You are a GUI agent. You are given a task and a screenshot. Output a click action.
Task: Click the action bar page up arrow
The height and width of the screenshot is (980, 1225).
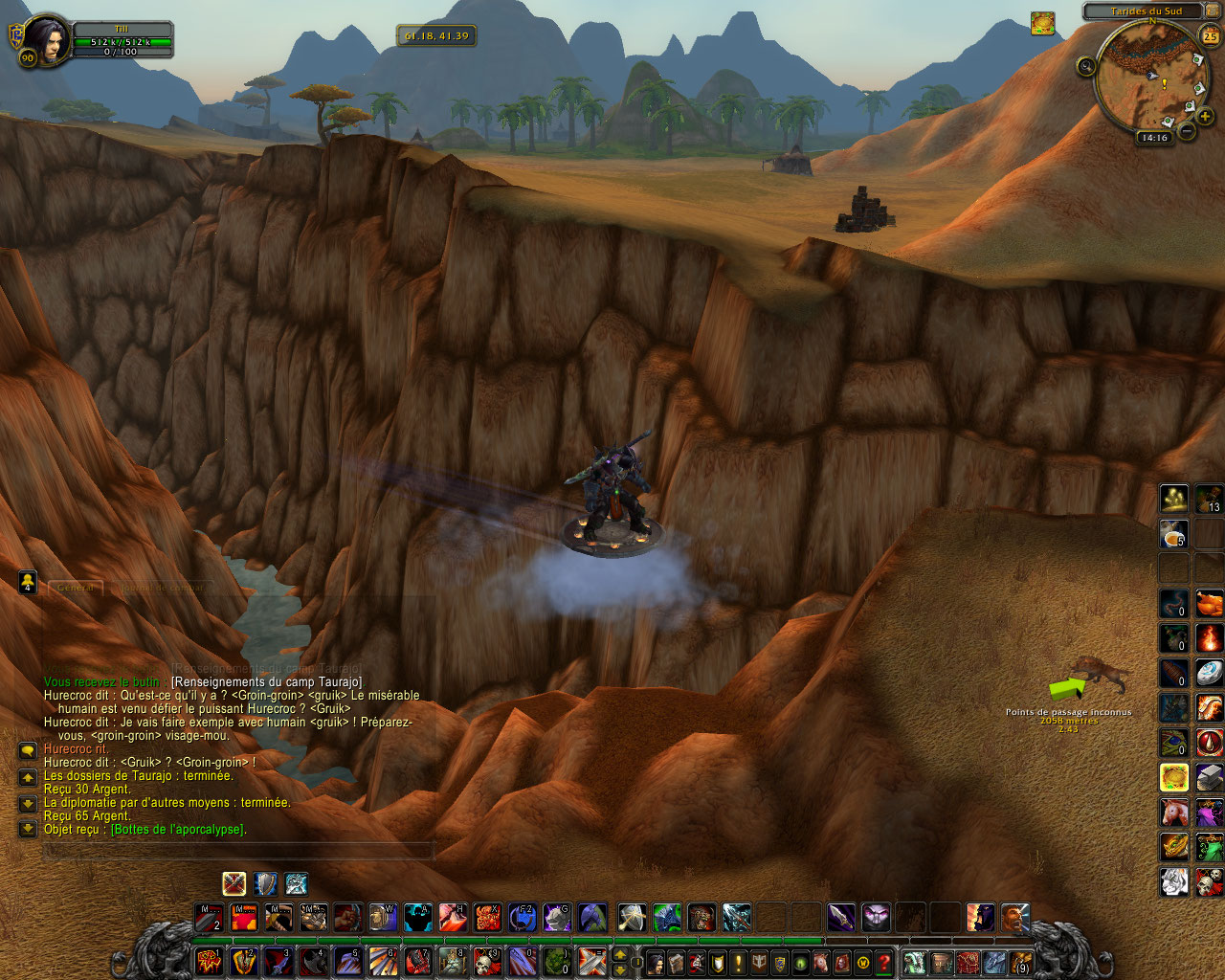pyautogui.click(x=620, y=954)
